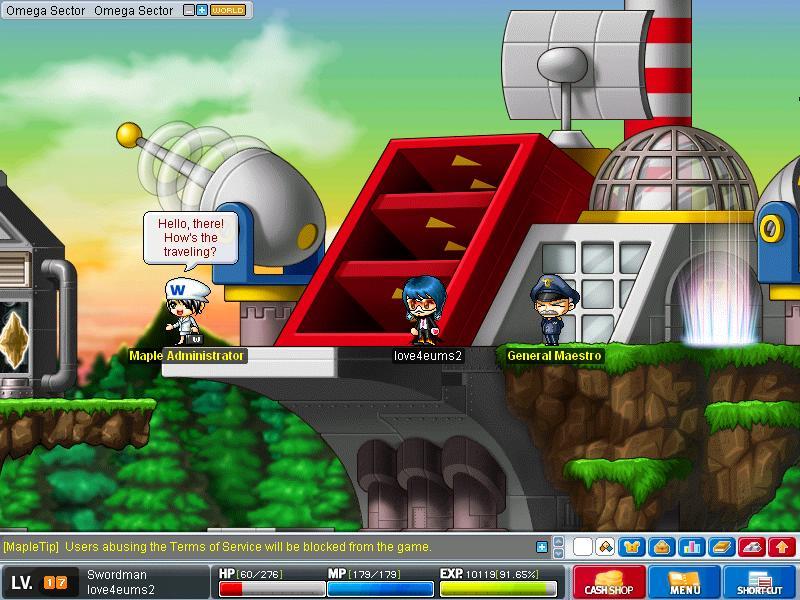Expand the Omega Sector minimap with plus

coord(202,11)
